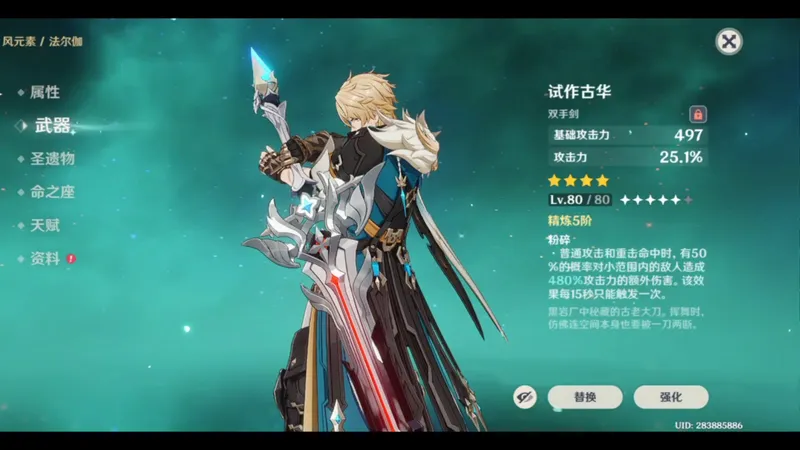
Task: Toggle the weapon visibility eye icon
Action: coord(525,397)
